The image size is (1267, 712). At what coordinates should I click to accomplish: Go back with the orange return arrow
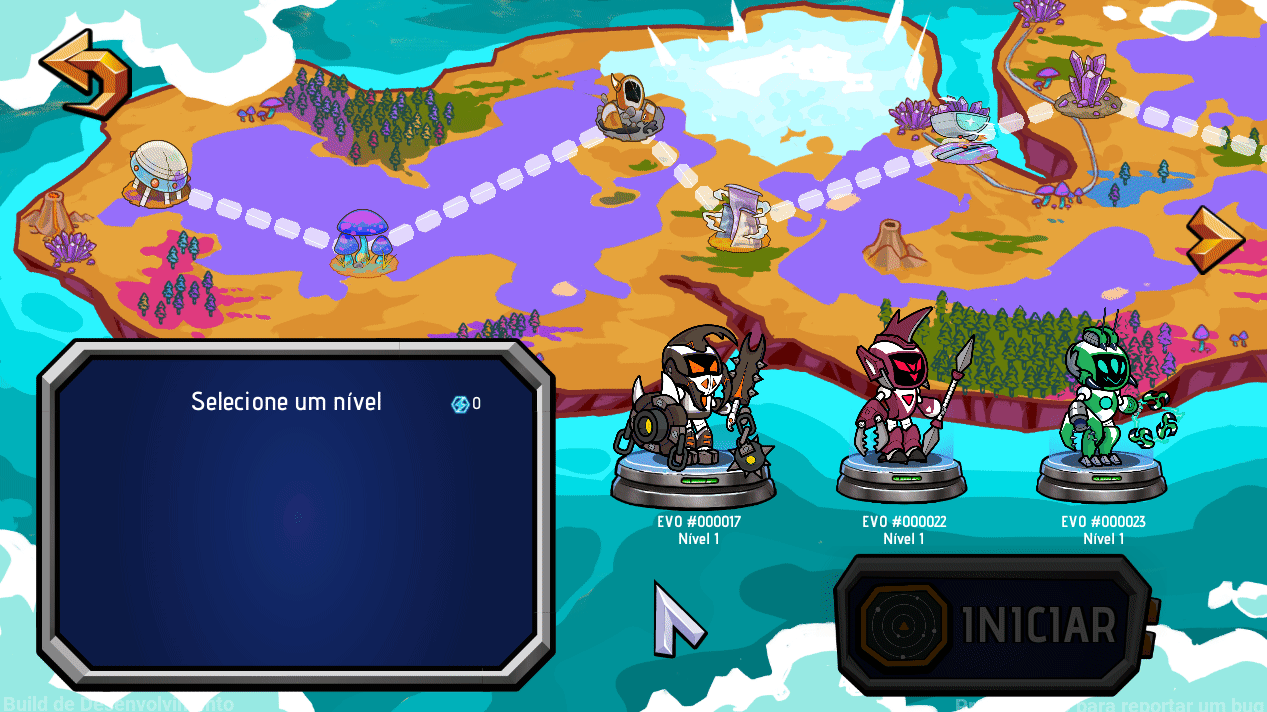click(x=84, y=73)
